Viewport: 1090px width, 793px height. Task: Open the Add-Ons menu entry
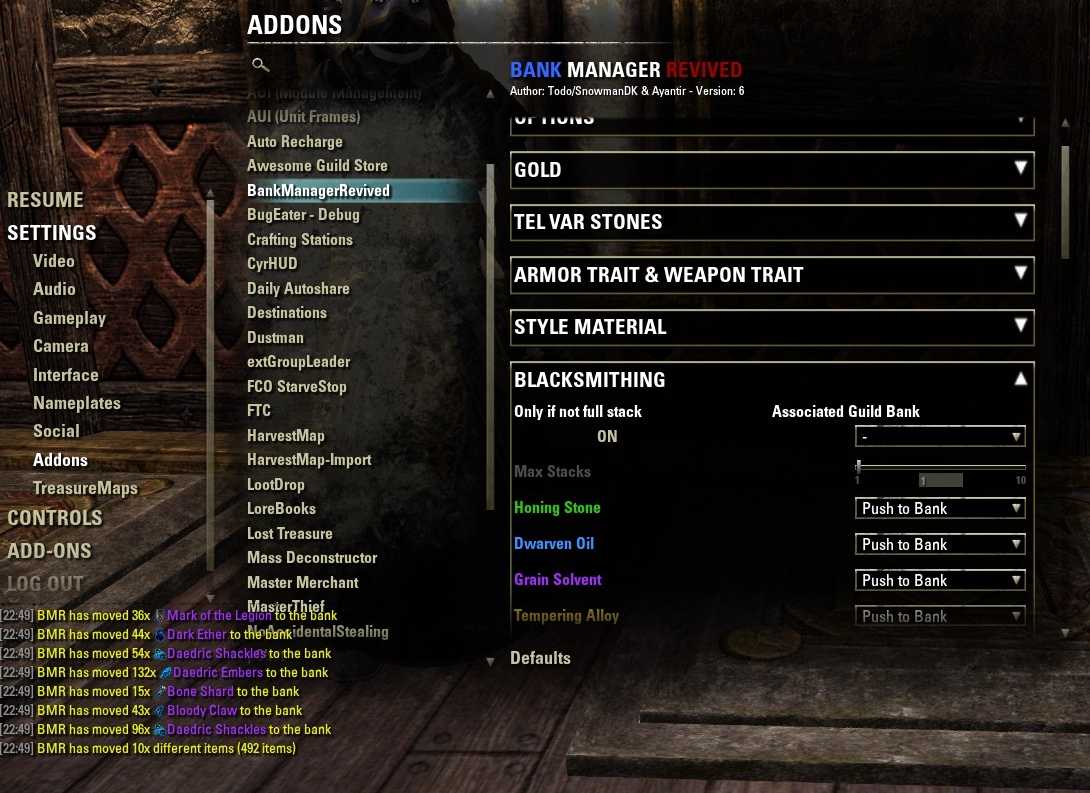49,551
